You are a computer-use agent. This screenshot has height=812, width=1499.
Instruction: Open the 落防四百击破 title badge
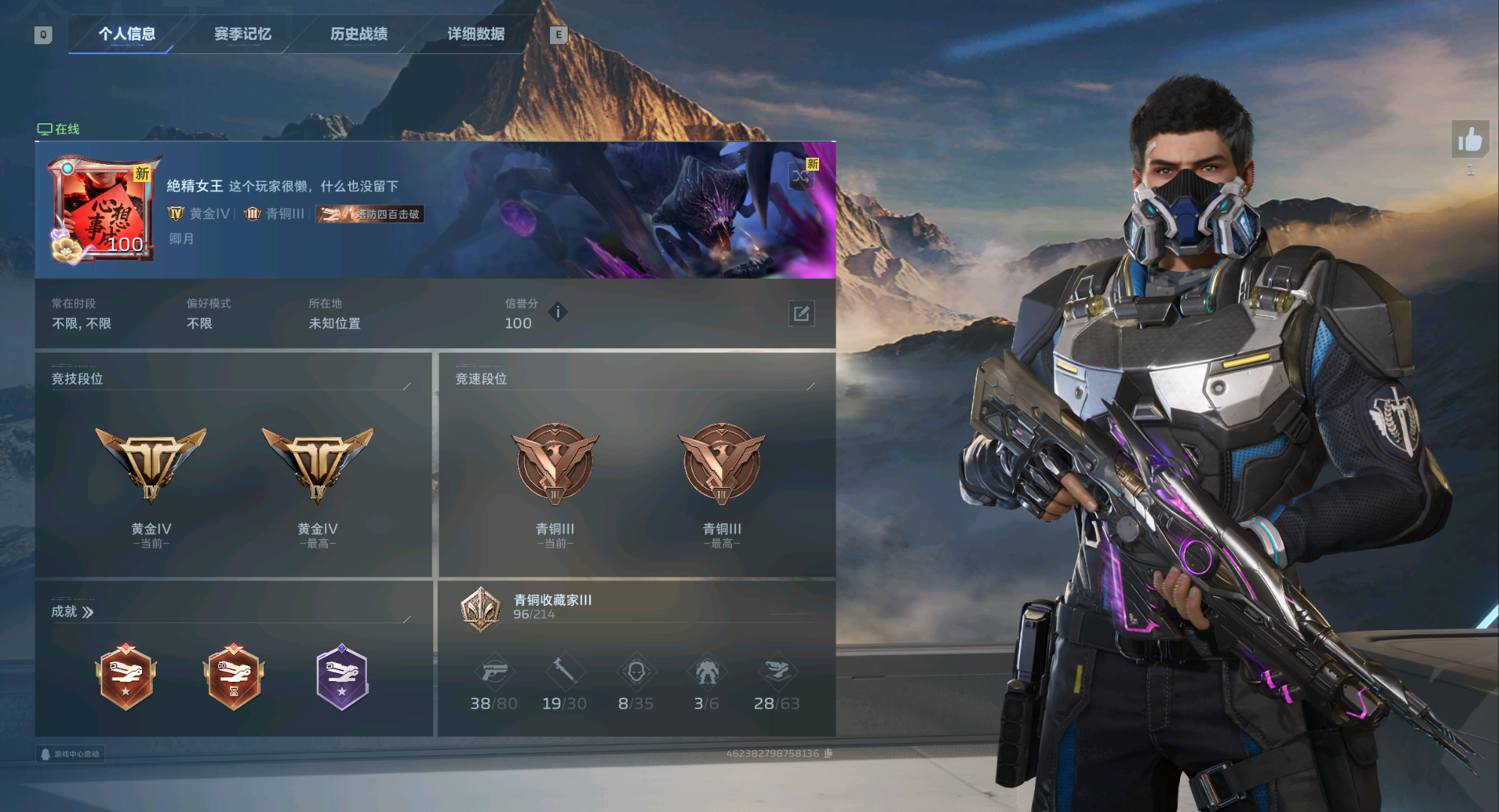pyautogui.click(x=369, y=214)
